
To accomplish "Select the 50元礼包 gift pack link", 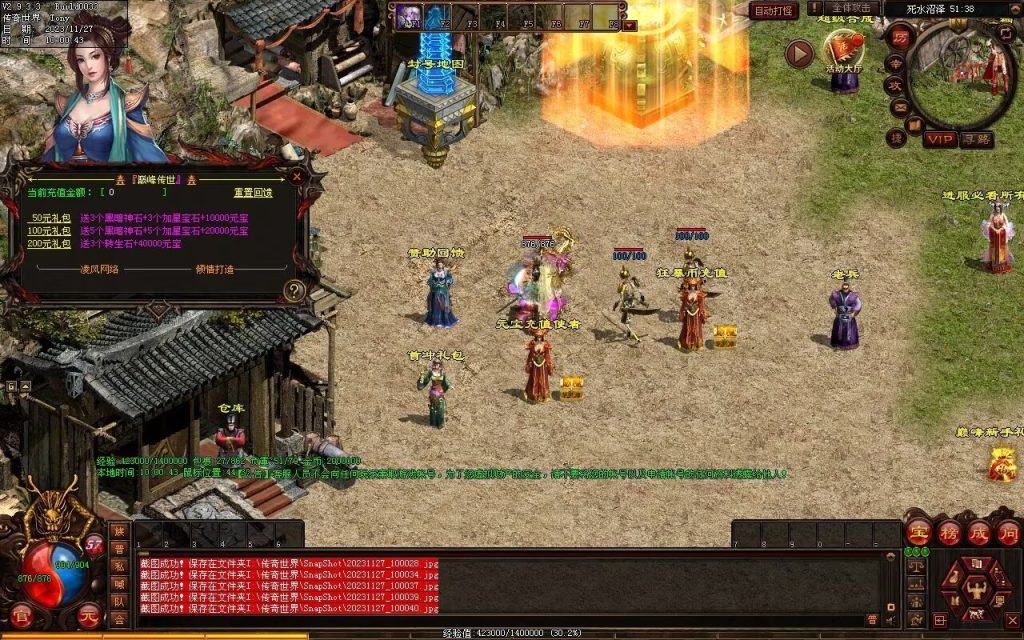I will click(49, 217).
